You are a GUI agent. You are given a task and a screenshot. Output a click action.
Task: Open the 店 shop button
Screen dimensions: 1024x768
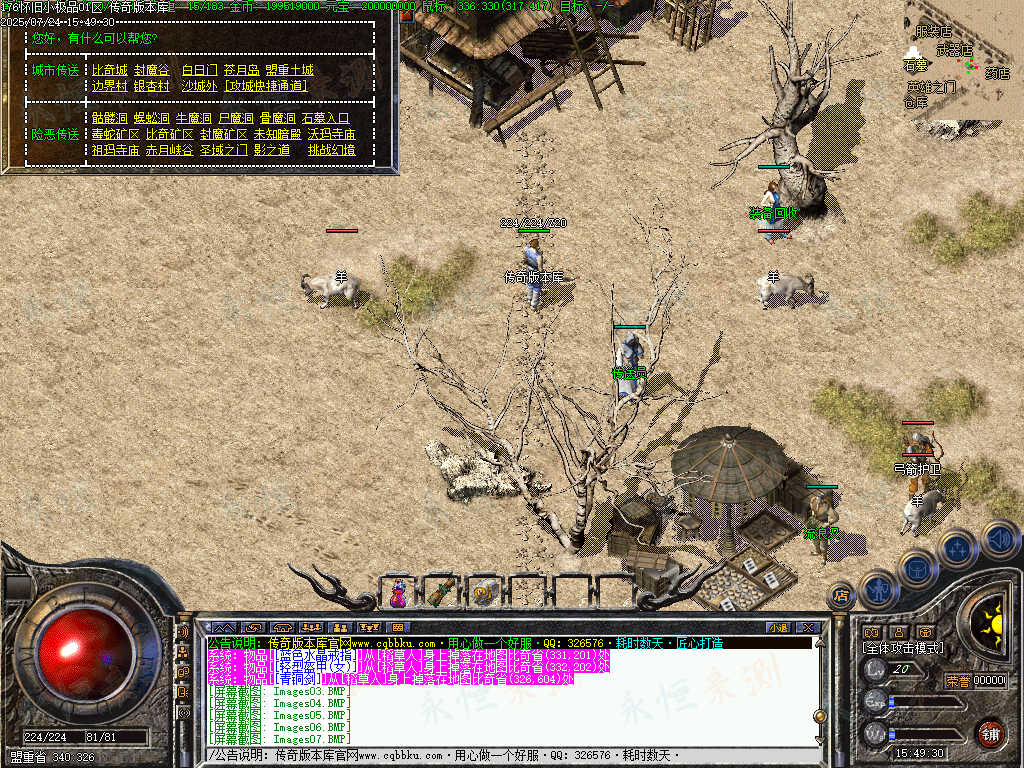tap(841, 596)
